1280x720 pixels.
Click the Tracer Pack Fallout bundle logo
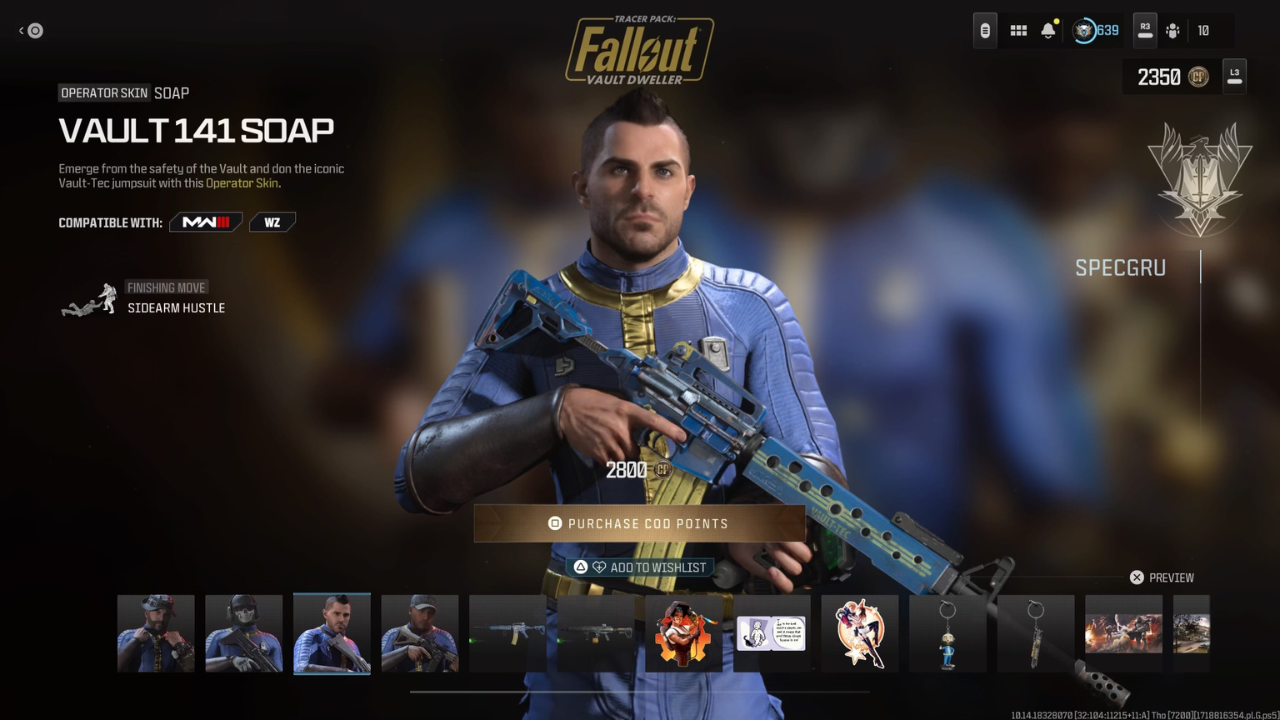pyautogui.click(x=640, y=42)
